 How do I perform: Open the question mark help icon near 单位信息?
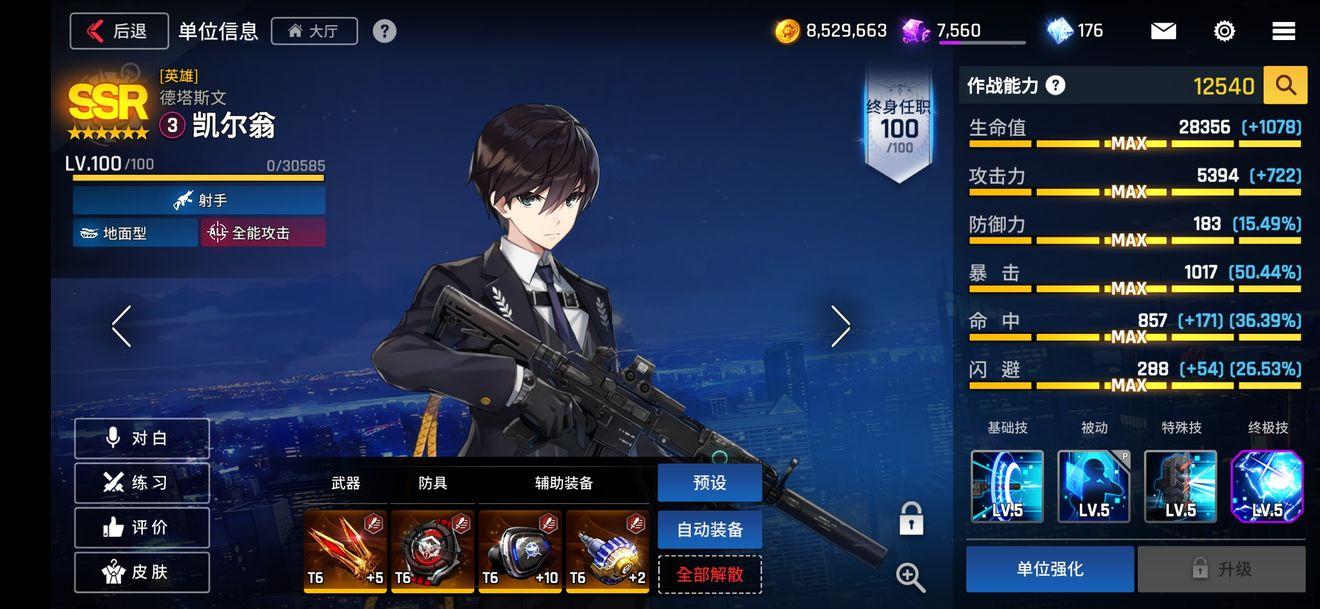pos(385,31)
